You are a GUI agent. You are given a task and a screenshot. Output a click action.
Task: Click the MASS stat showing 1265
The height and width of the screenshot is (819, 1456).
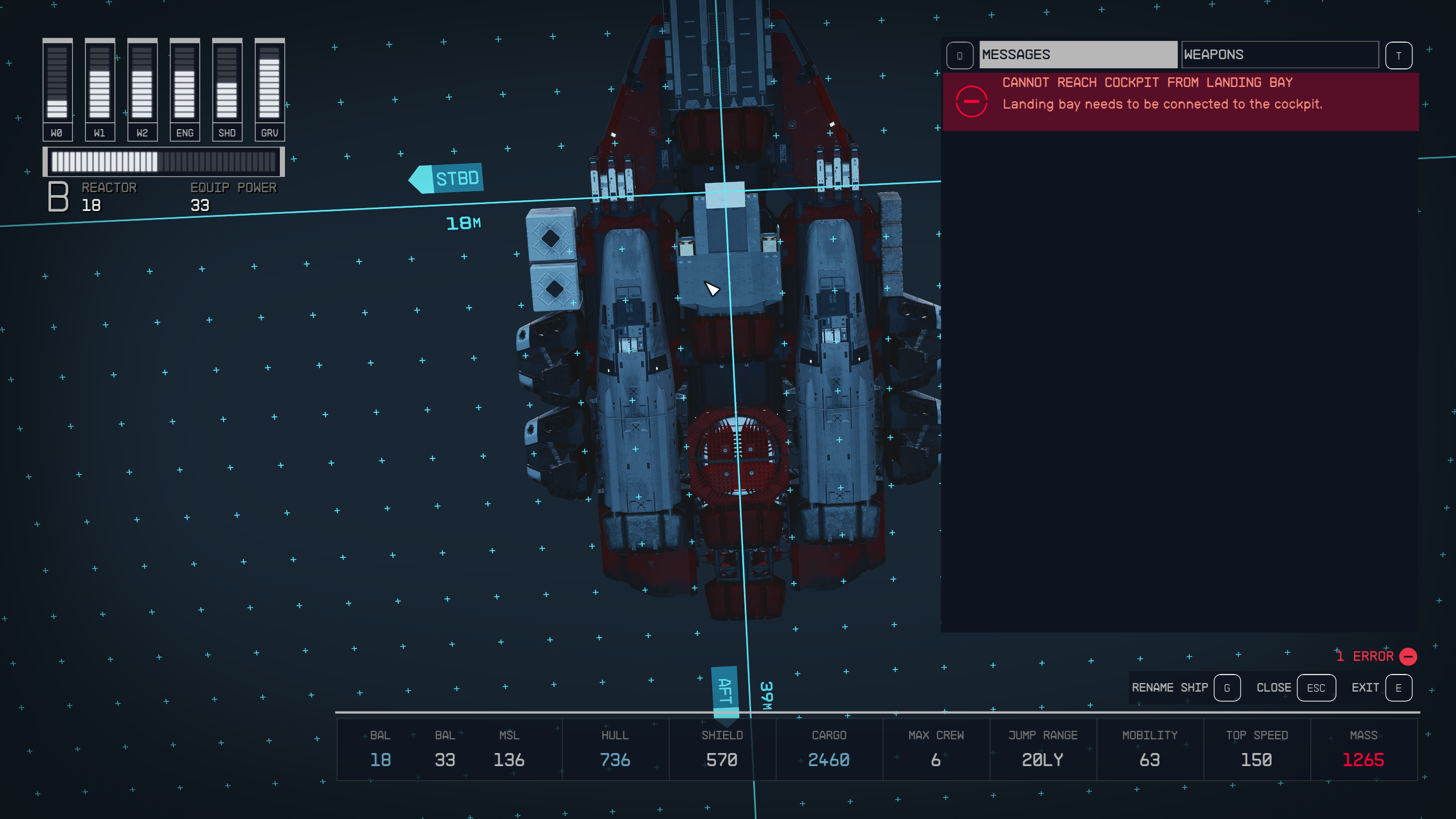pos(1364,760)
